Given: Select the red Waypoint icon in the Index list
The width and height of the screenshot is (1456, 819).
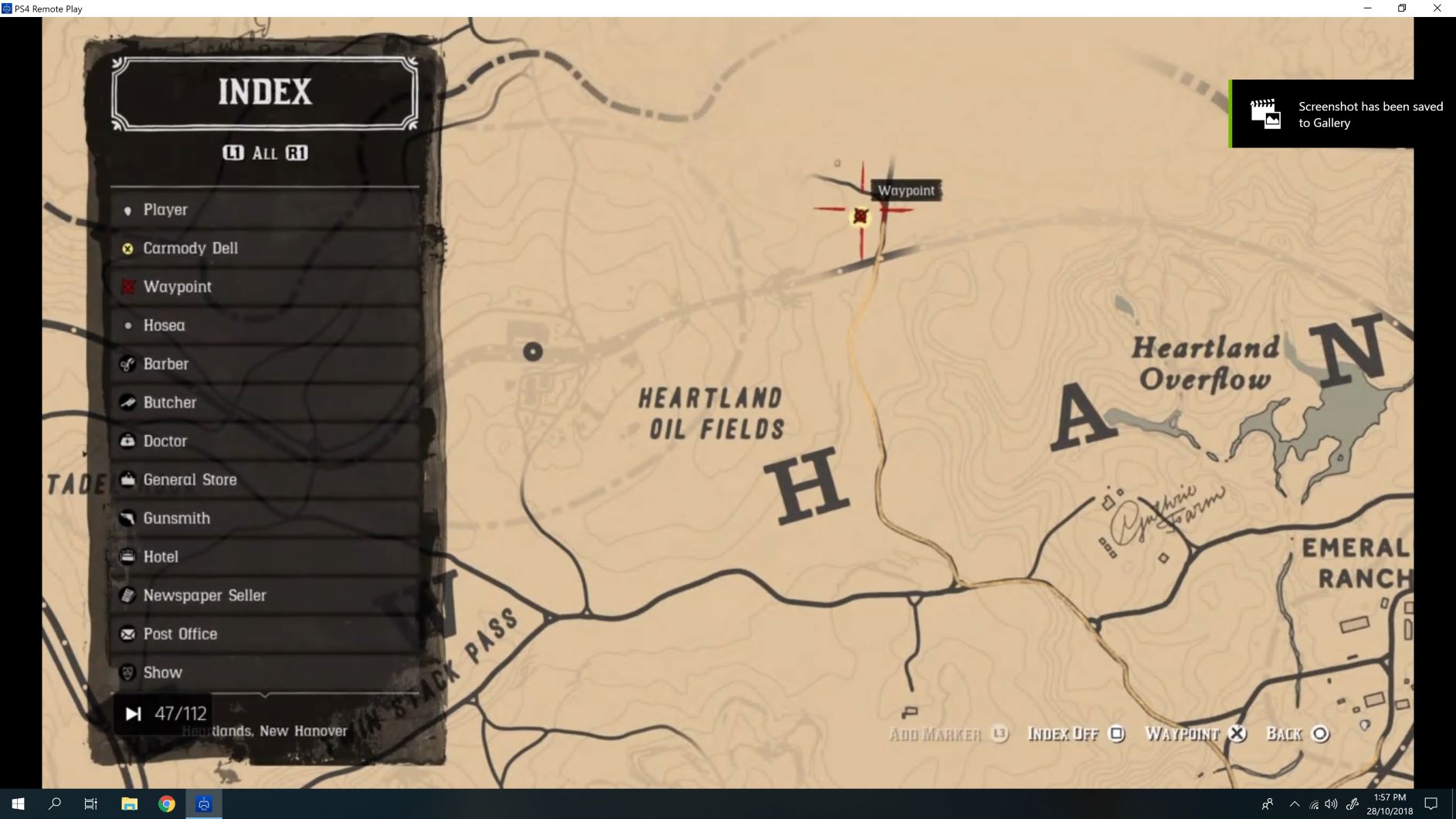Looking at the screenshot, I should click(x=127, y=286).
